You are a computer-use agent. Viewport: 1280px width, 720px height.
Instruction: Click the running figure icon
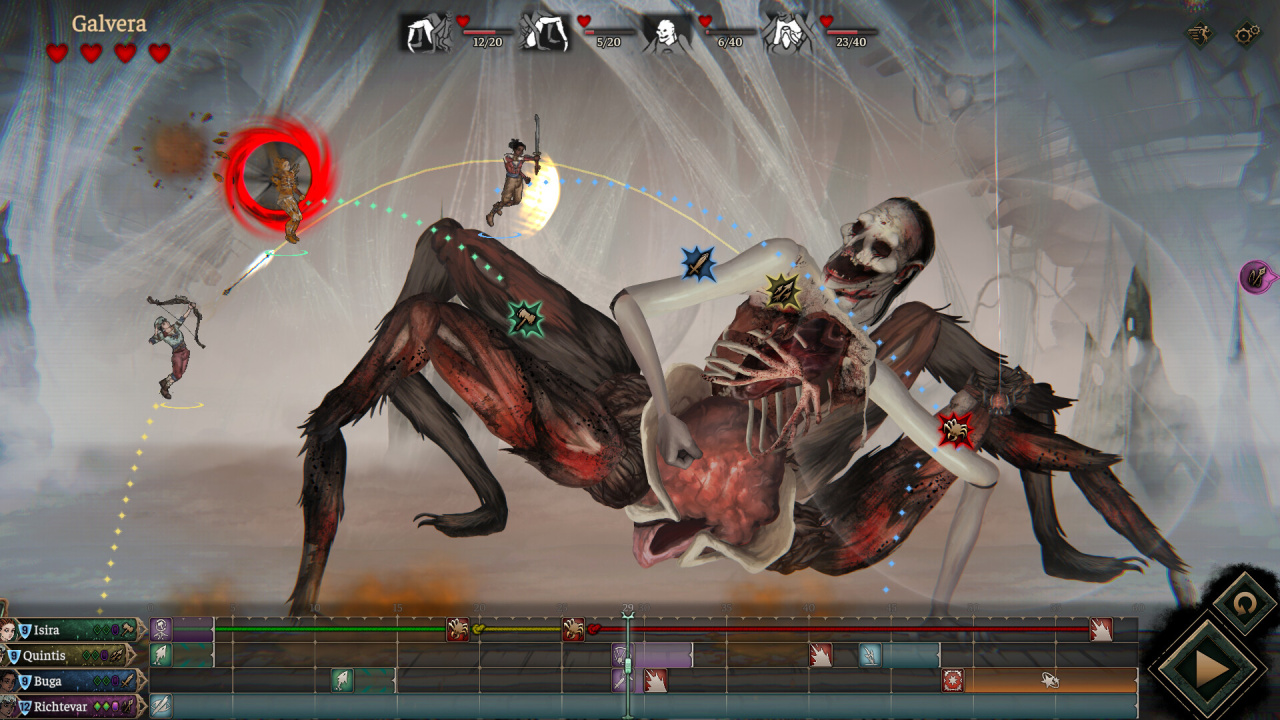tap(1200, 34)
